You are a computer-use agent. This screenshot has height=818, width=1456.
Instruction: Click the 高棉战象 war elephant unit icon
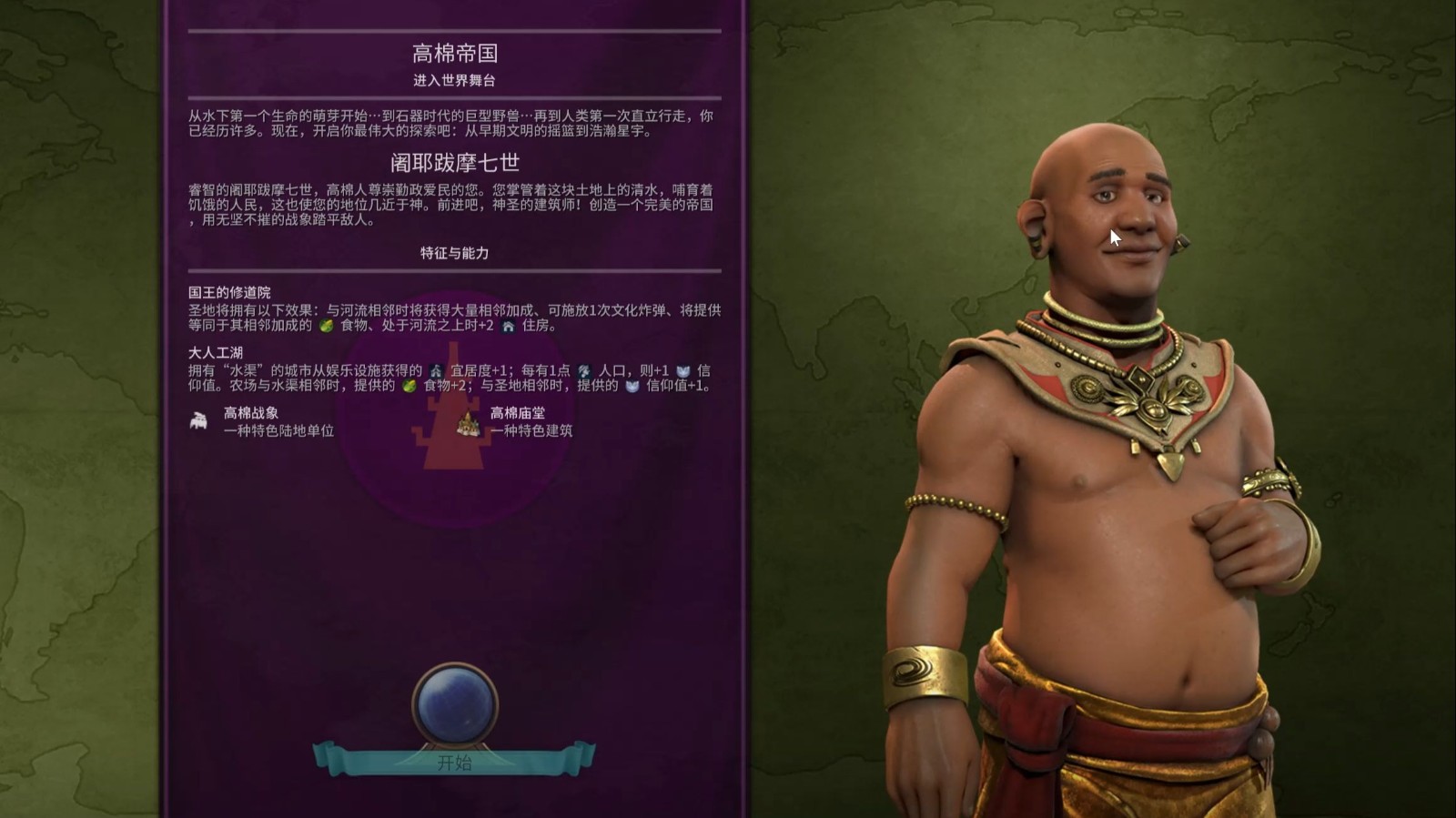(x=197, y=419)
